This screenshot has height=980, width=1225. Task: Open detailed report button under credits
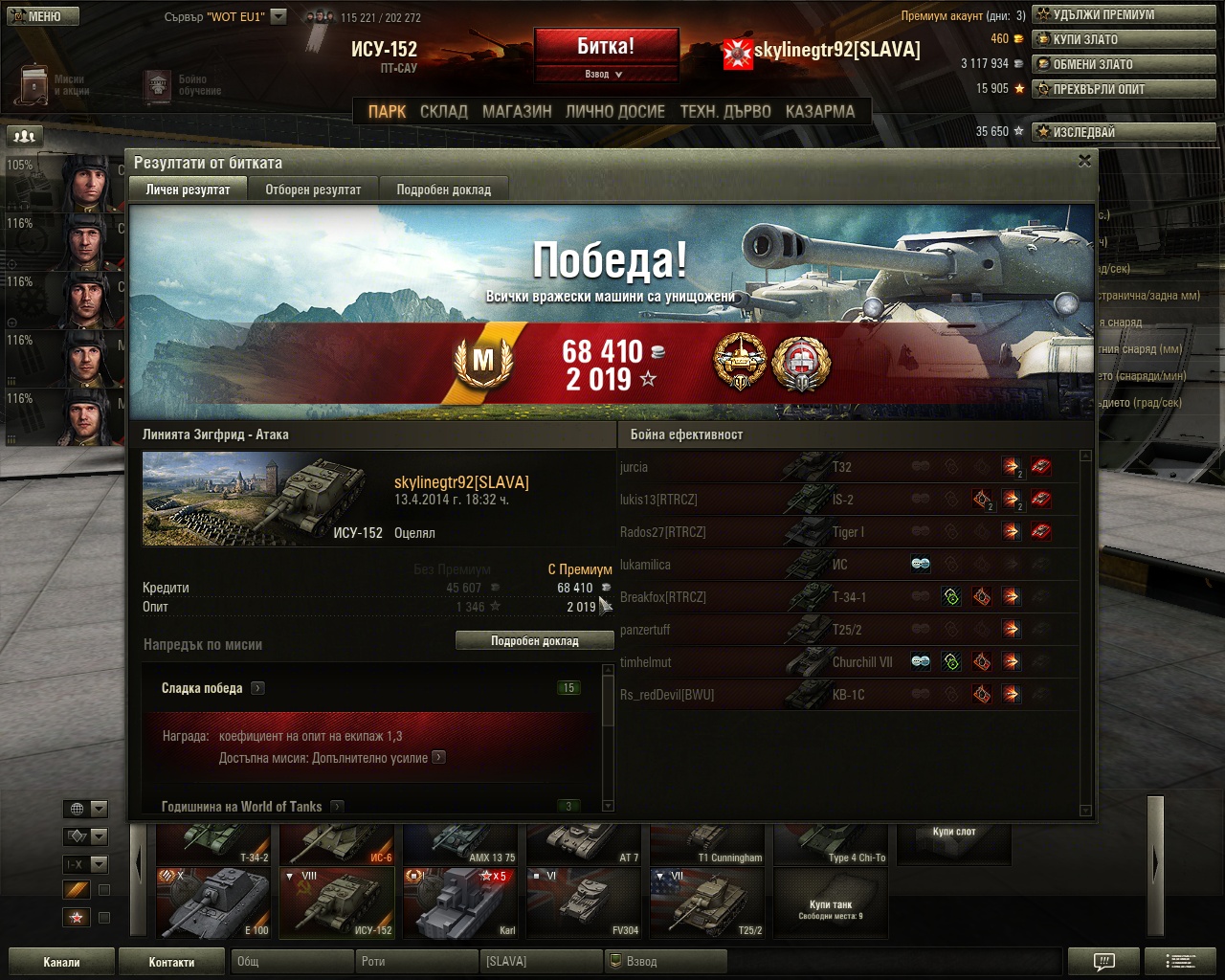534,641
